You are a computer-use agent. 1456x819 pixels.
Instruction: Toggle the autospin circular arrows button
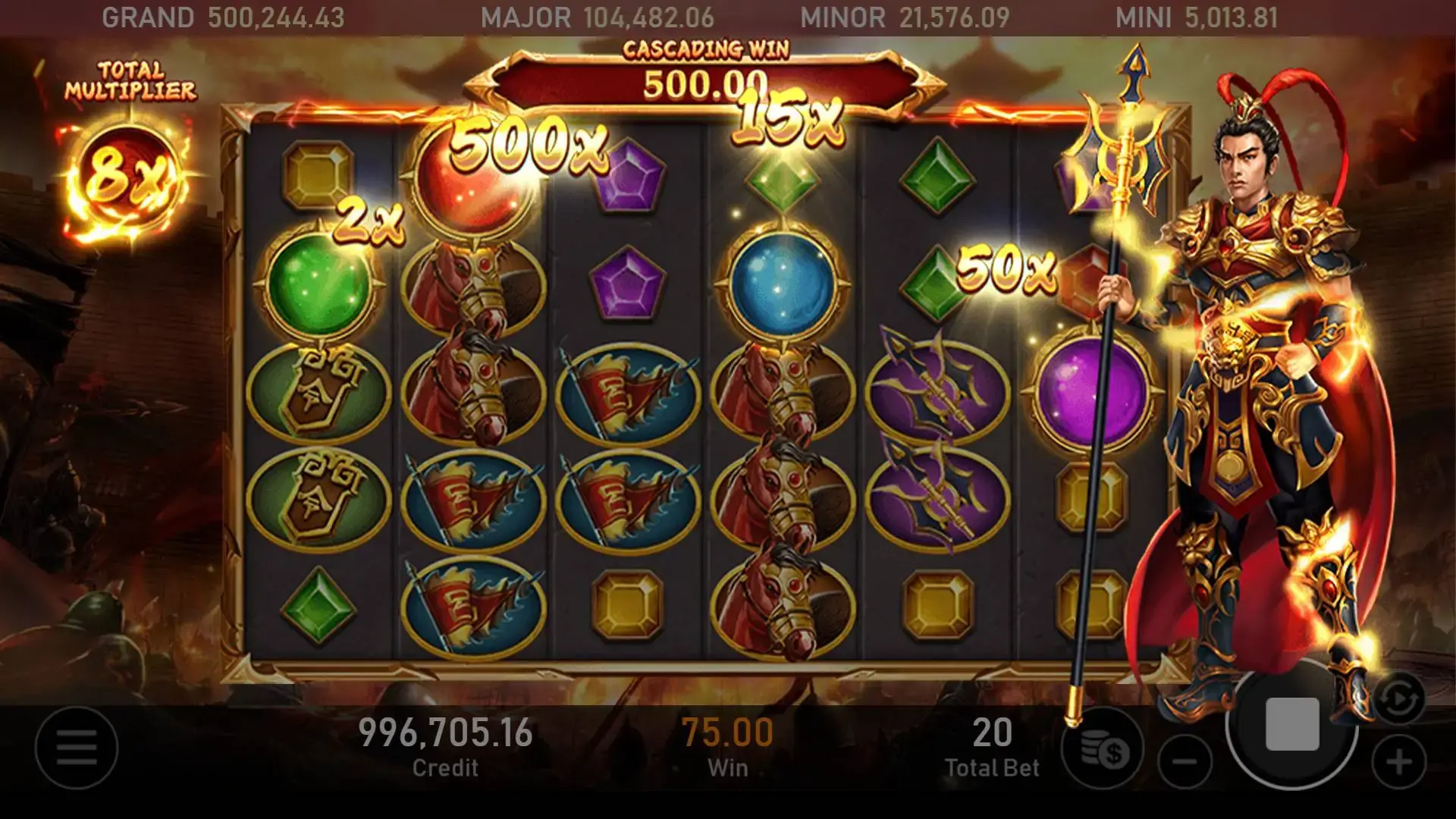1399,699
